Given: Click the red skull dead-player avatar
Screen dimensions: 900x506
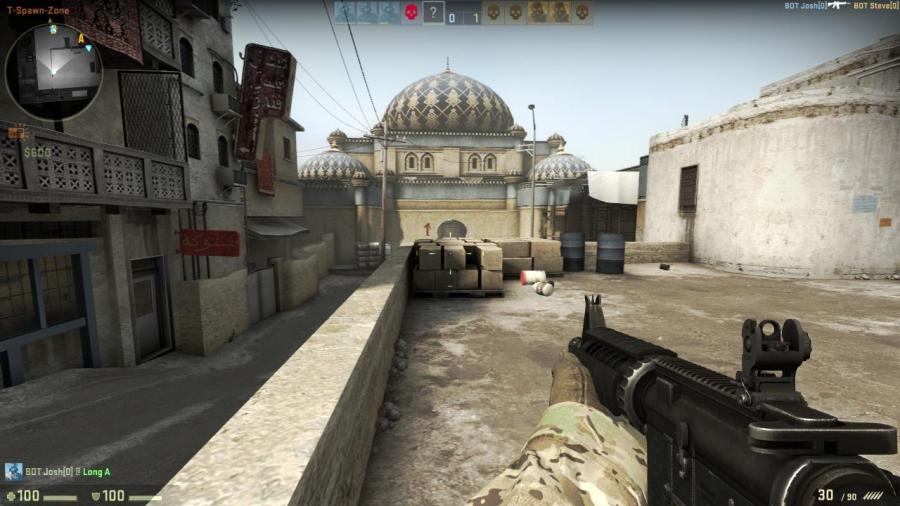Looking at the screenshot, I should (410, 13).
